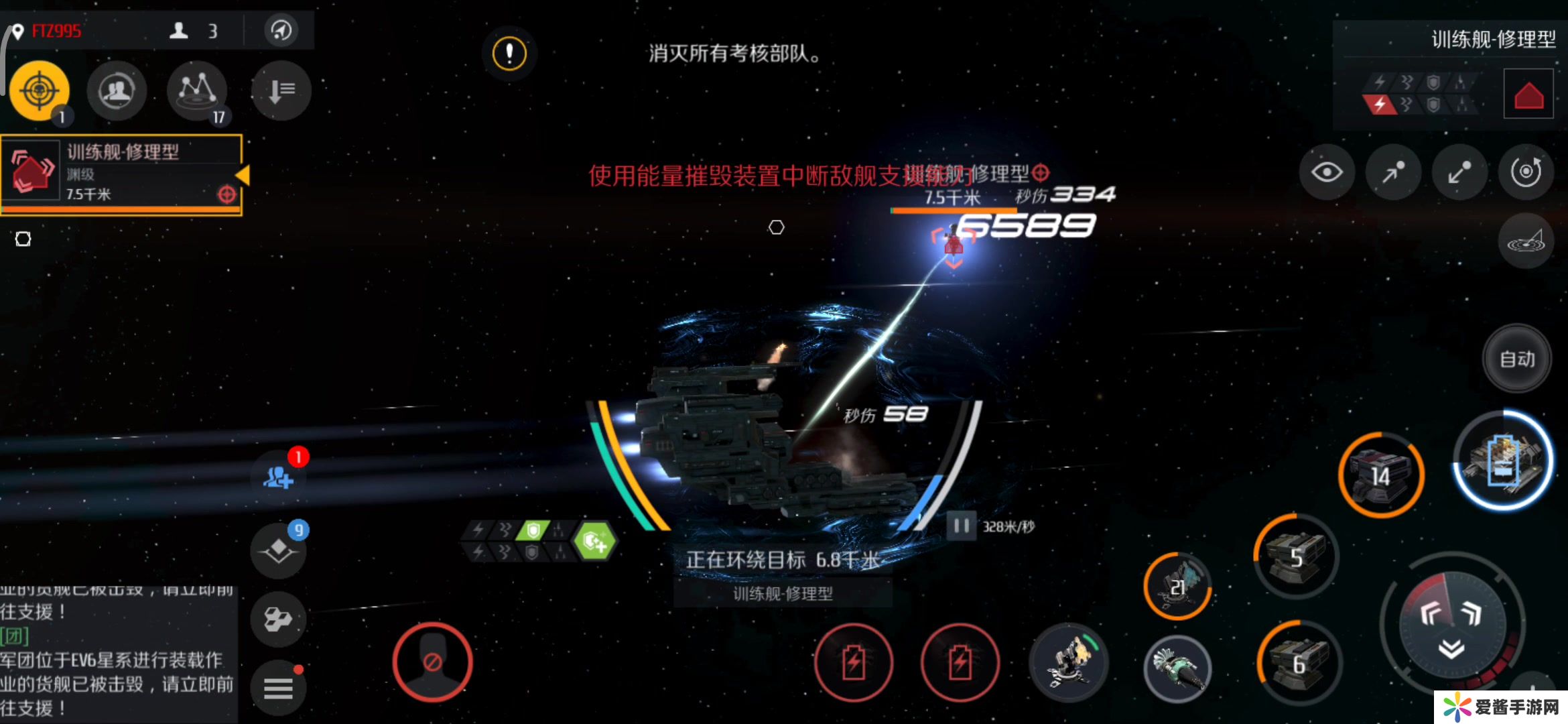The height and width of the screenshot is (724, 1568).
Task: Activate the 自动 auto-combat button
Action: pos(1517,359)
